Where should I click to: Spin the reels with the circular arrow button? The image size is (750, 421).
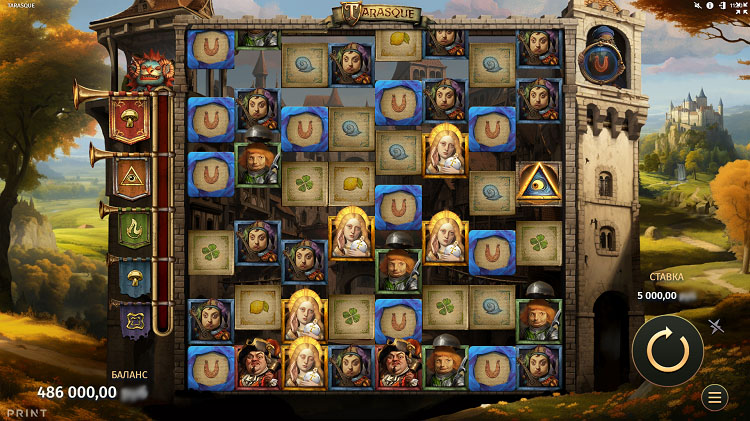tap(667, 350)
